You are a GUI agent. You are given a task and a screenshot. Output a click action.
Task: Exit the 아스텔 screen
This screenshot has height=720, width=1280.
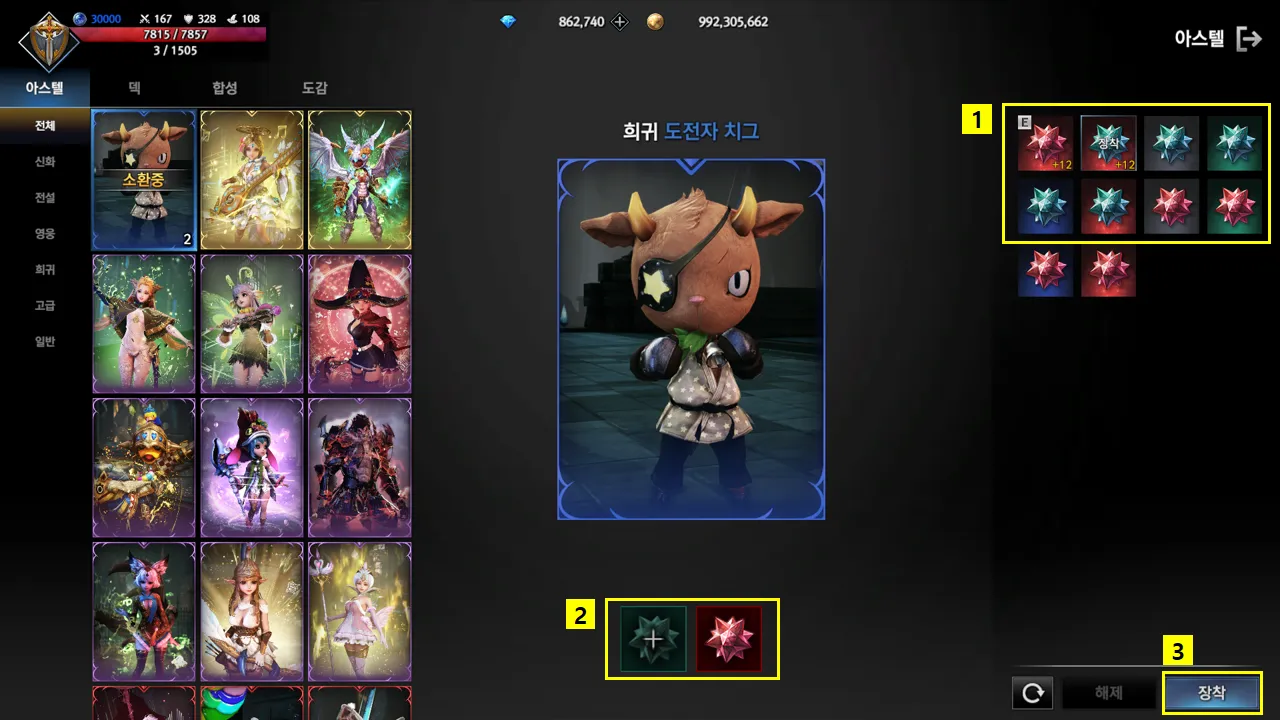click(x=1249, y=39)
